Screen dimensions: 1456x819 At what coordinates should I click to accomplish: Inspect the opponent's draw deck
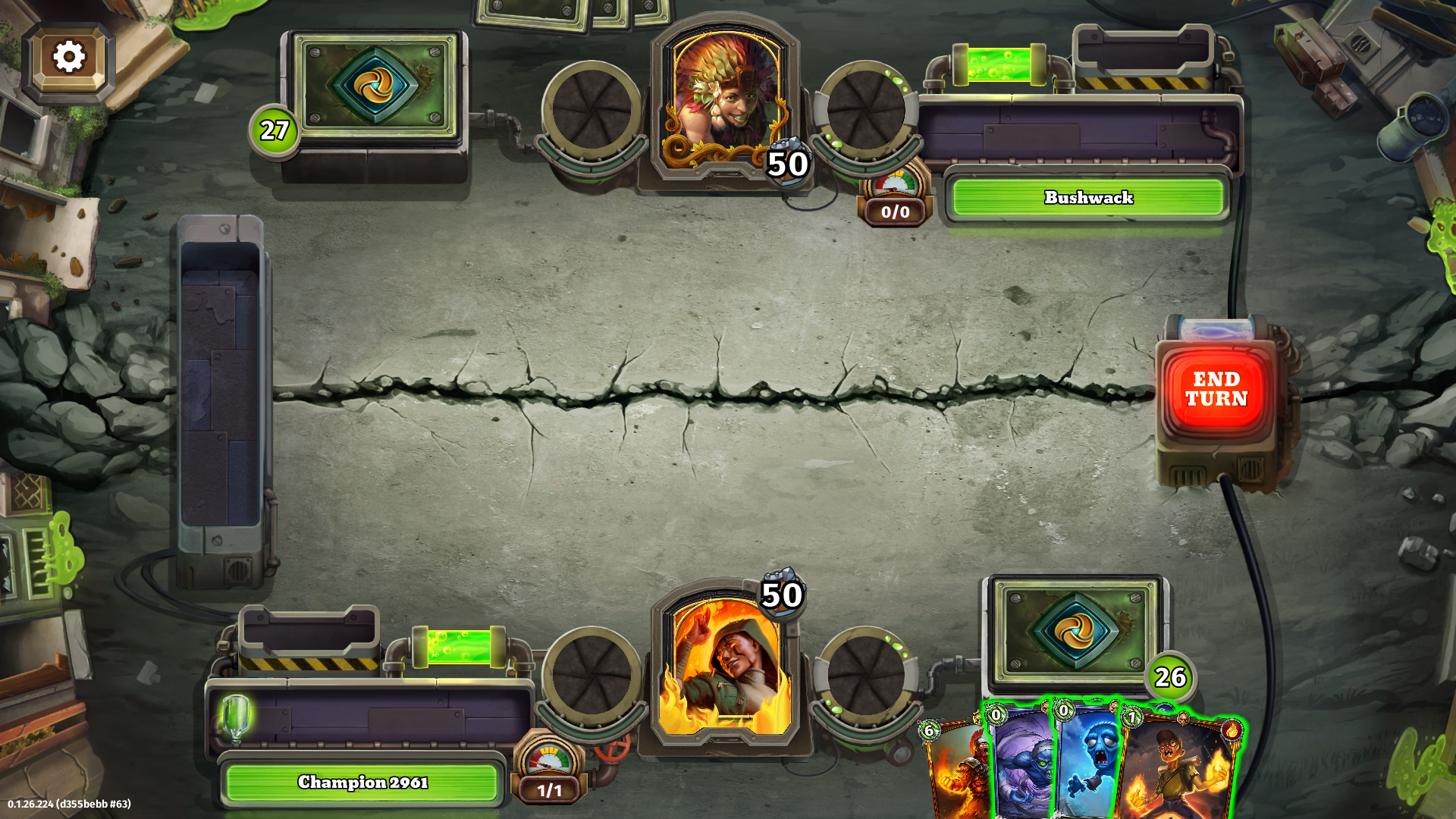tap(375, 87)
